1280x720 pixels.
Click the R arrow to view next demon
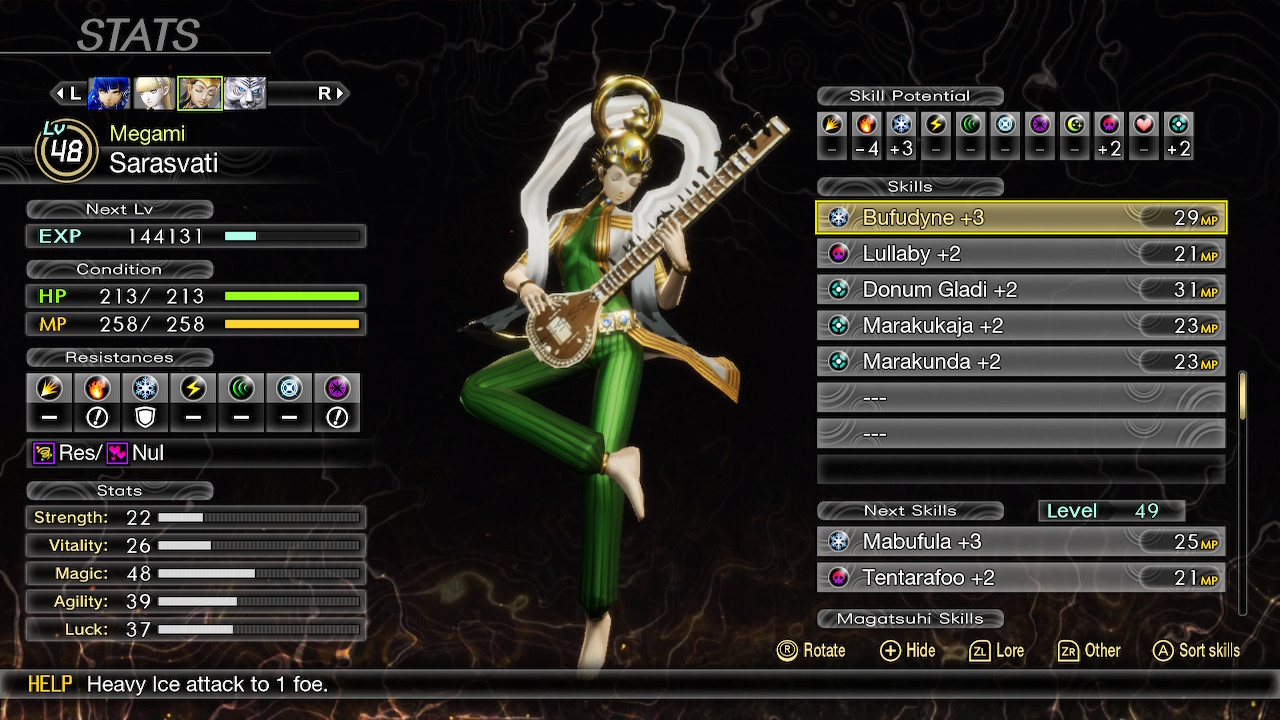(330, 93)
